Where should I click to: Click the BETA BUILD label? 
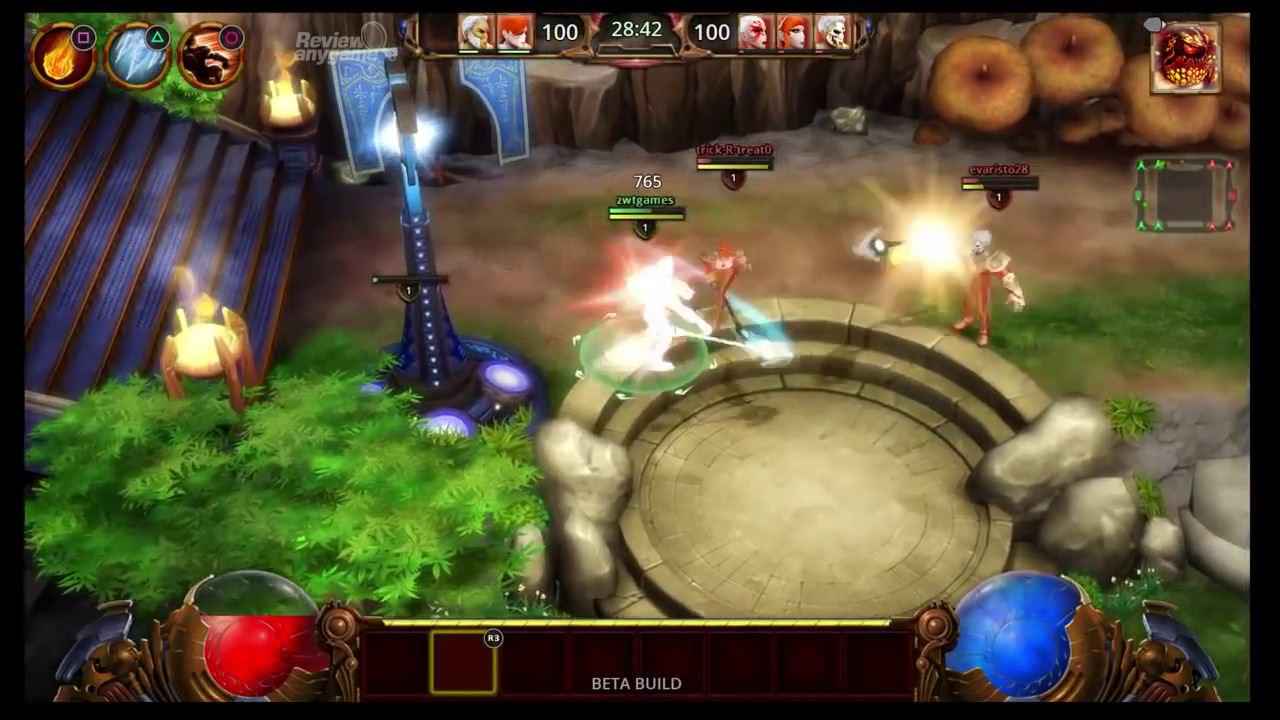(x=636, y=684)
